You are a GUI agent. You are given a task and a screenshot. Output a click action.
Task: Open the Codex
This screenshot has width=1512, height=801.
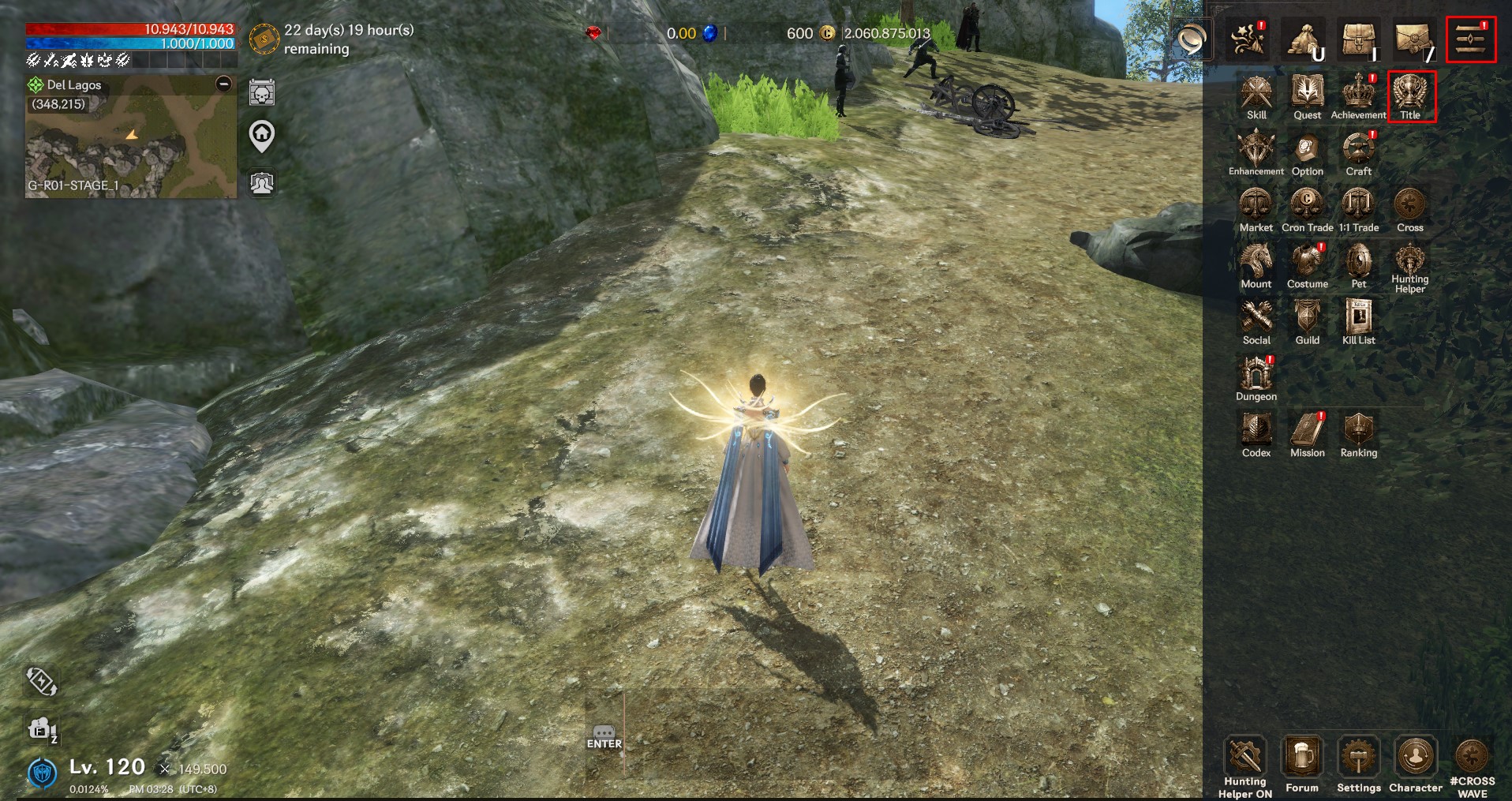(x=1256, y=433)
